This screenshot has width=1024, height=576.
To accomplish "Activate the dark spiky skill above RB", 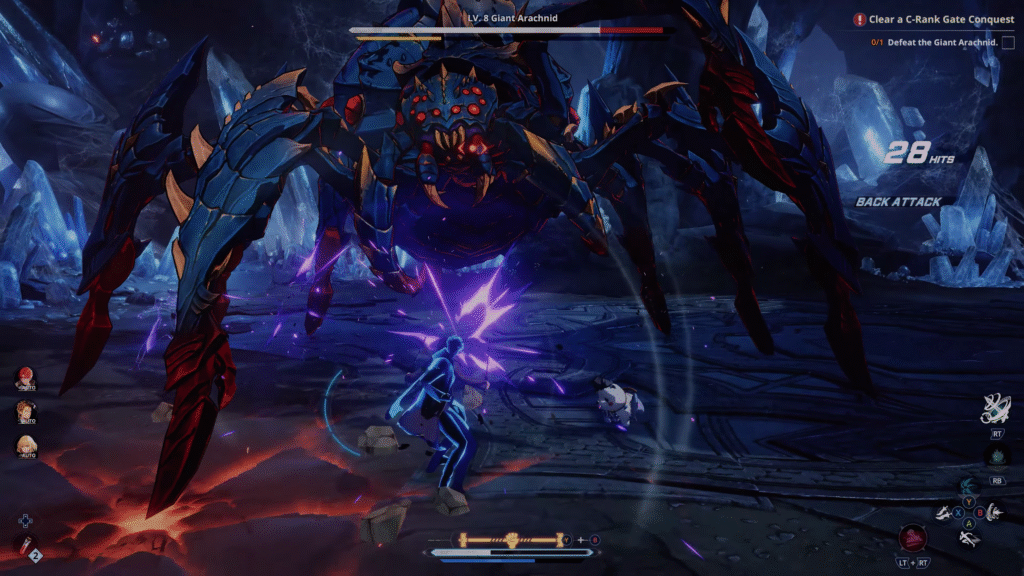I will 996,458.
